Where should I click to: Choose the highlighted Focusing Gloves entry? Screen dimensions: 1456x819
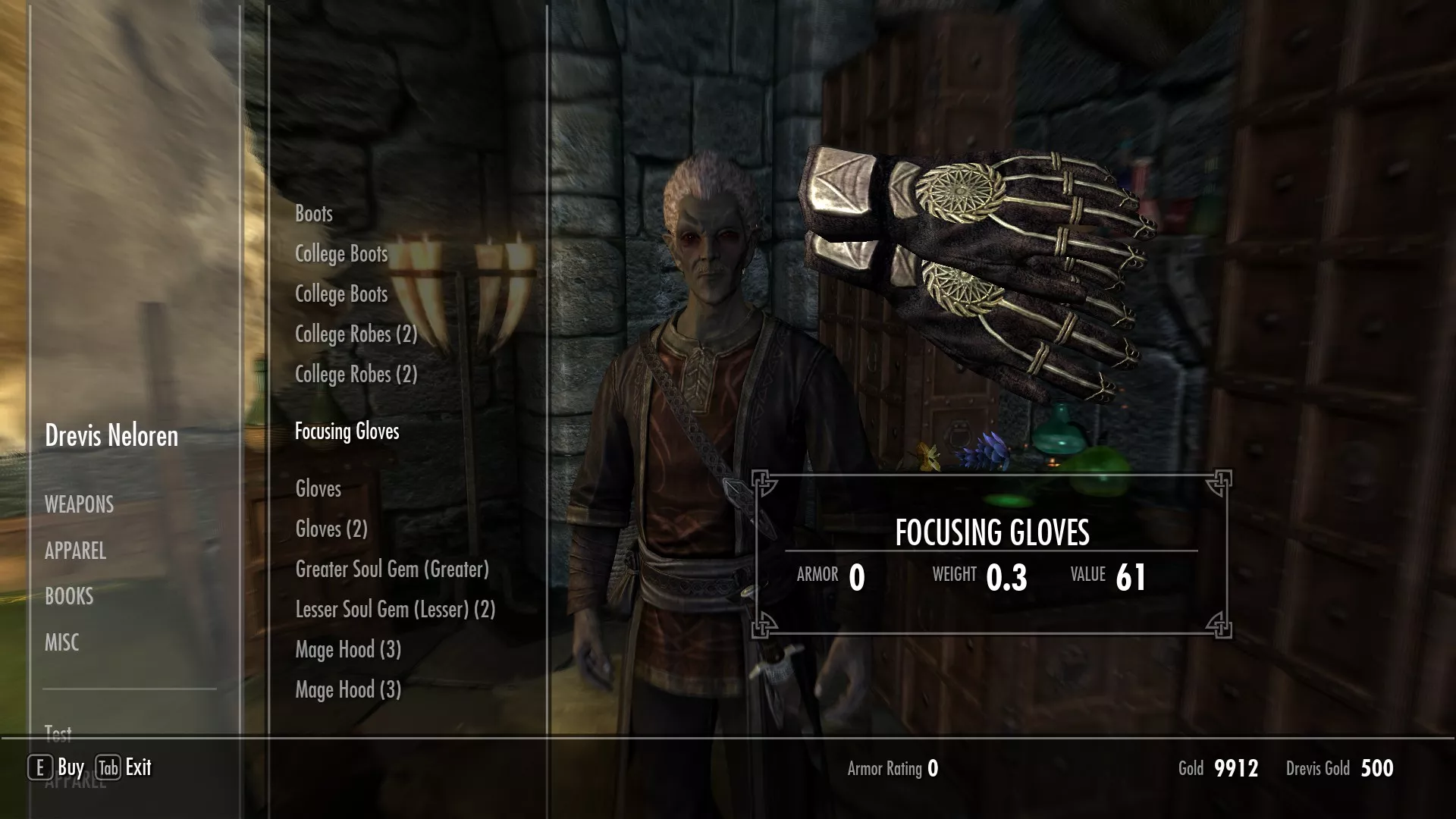click(347, 431)
